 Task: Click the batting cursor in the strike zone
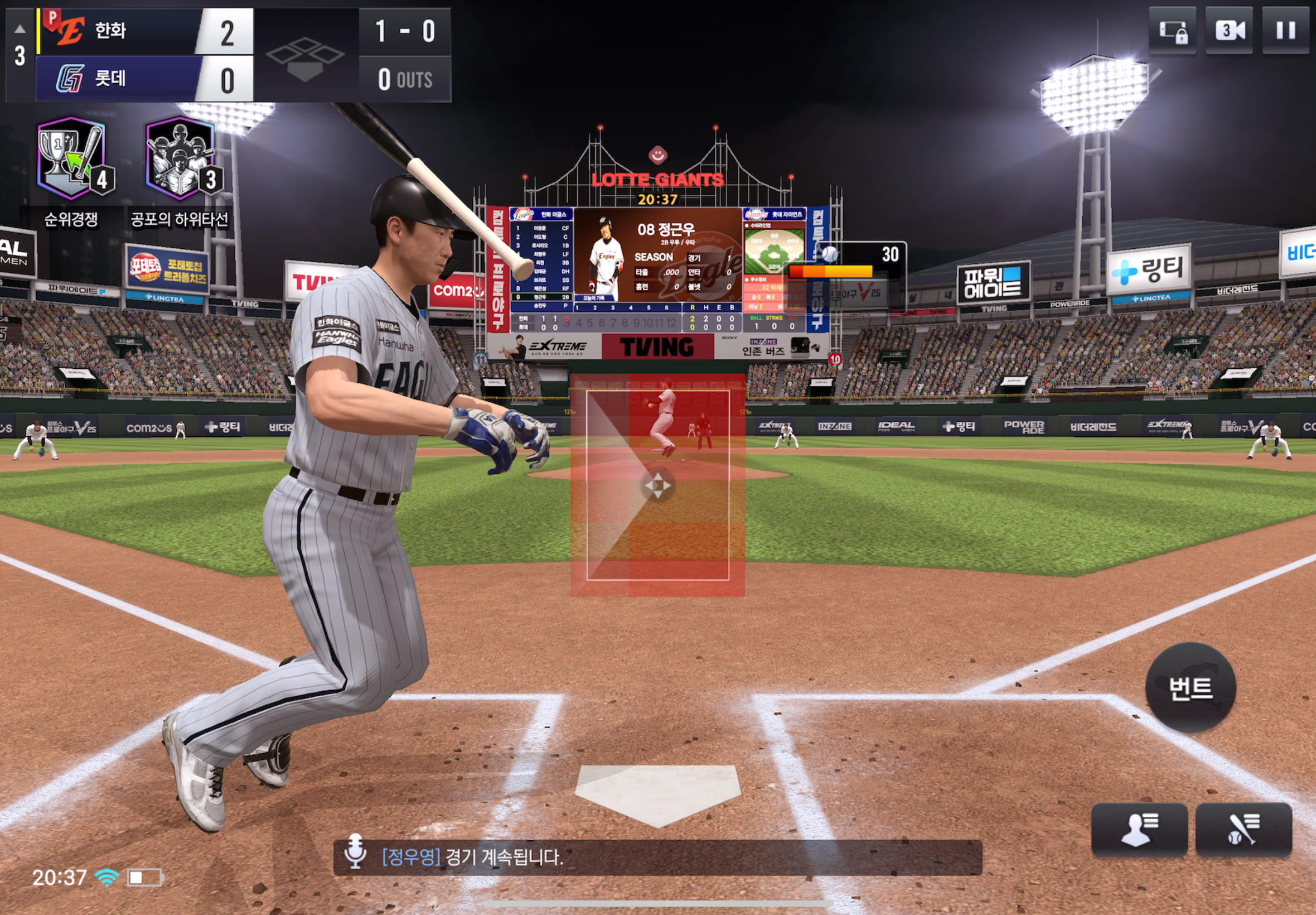(x=657, y=485)
